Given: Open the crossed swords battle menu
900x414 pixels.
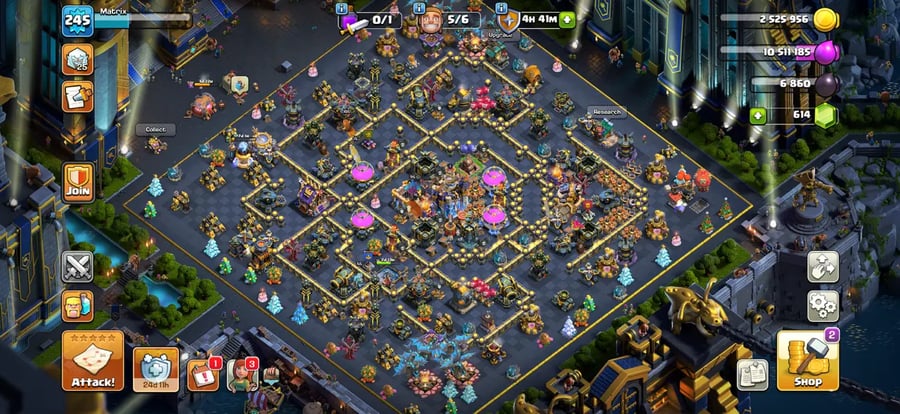Looking at the screenshot, I should [x=78, y=267].
